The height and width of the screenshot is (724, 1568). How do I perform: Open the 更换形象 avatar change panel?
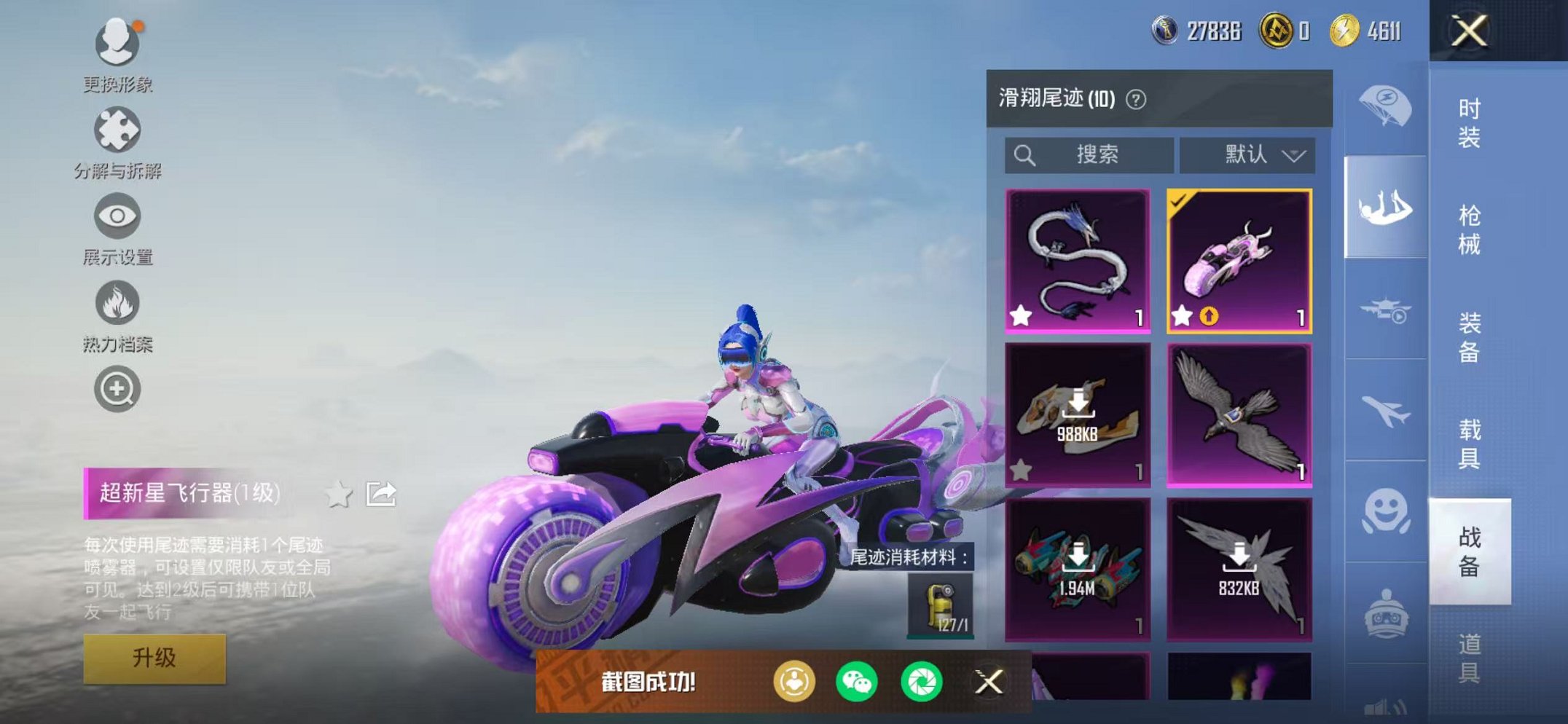pos(119,44)
